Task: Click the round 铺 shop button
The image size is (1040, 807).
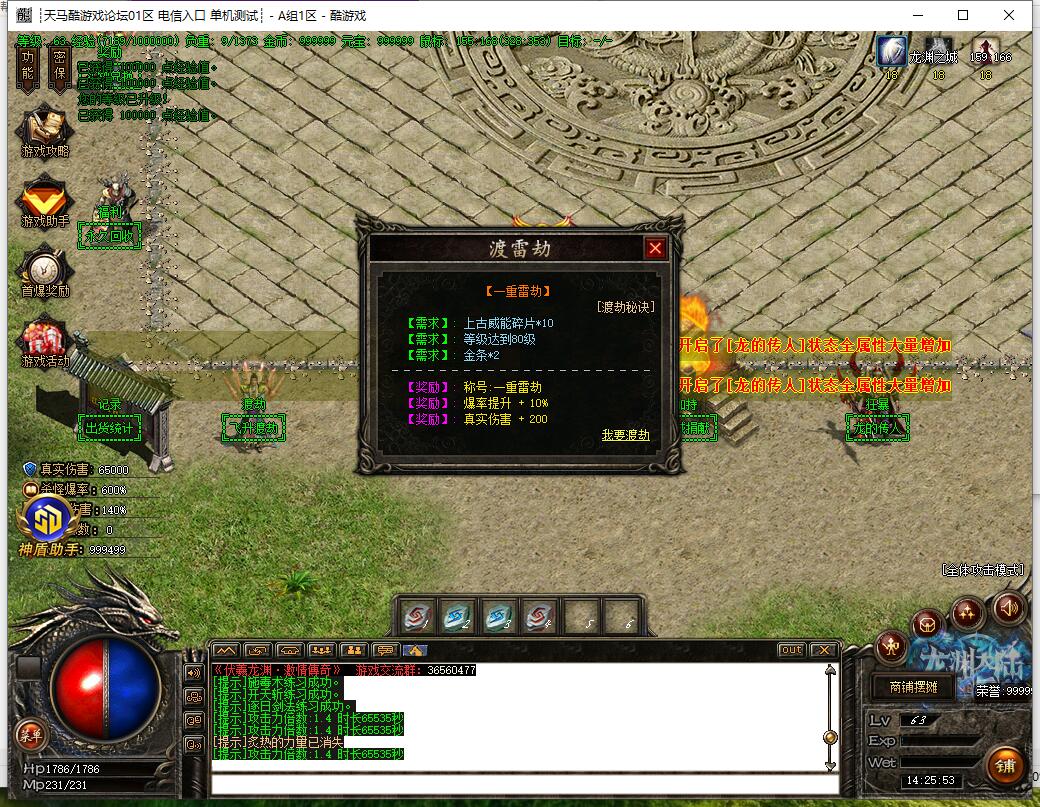Action: coord(1004,766)
